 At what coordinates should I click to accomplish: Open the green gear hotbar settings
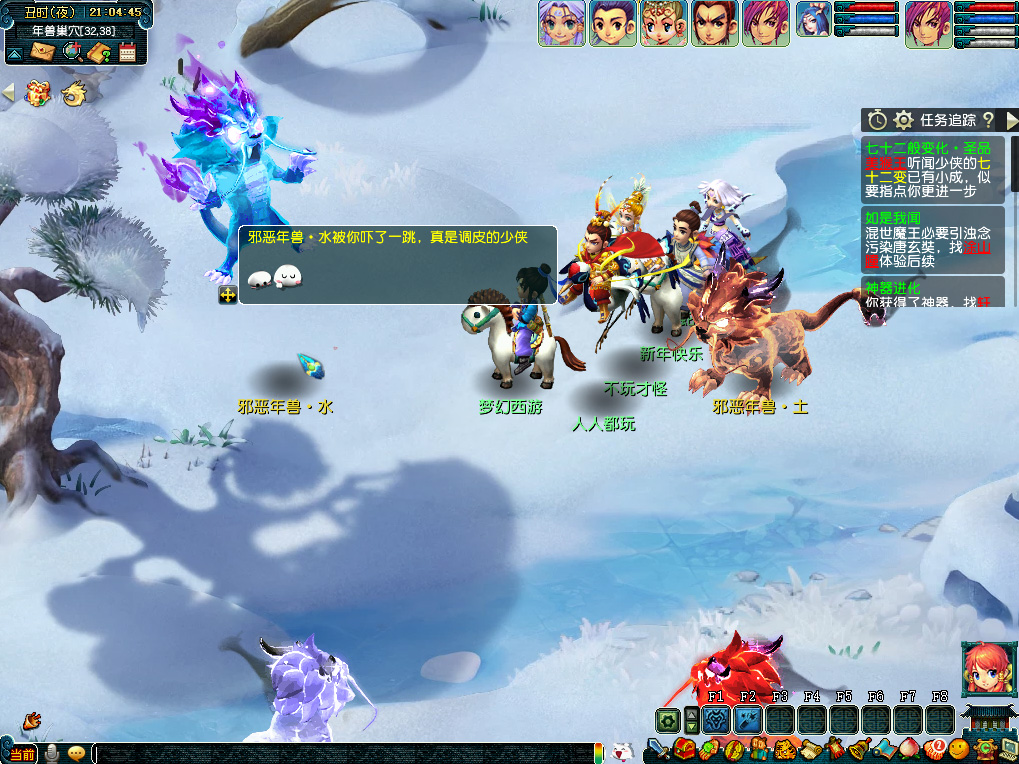(667, 720)
